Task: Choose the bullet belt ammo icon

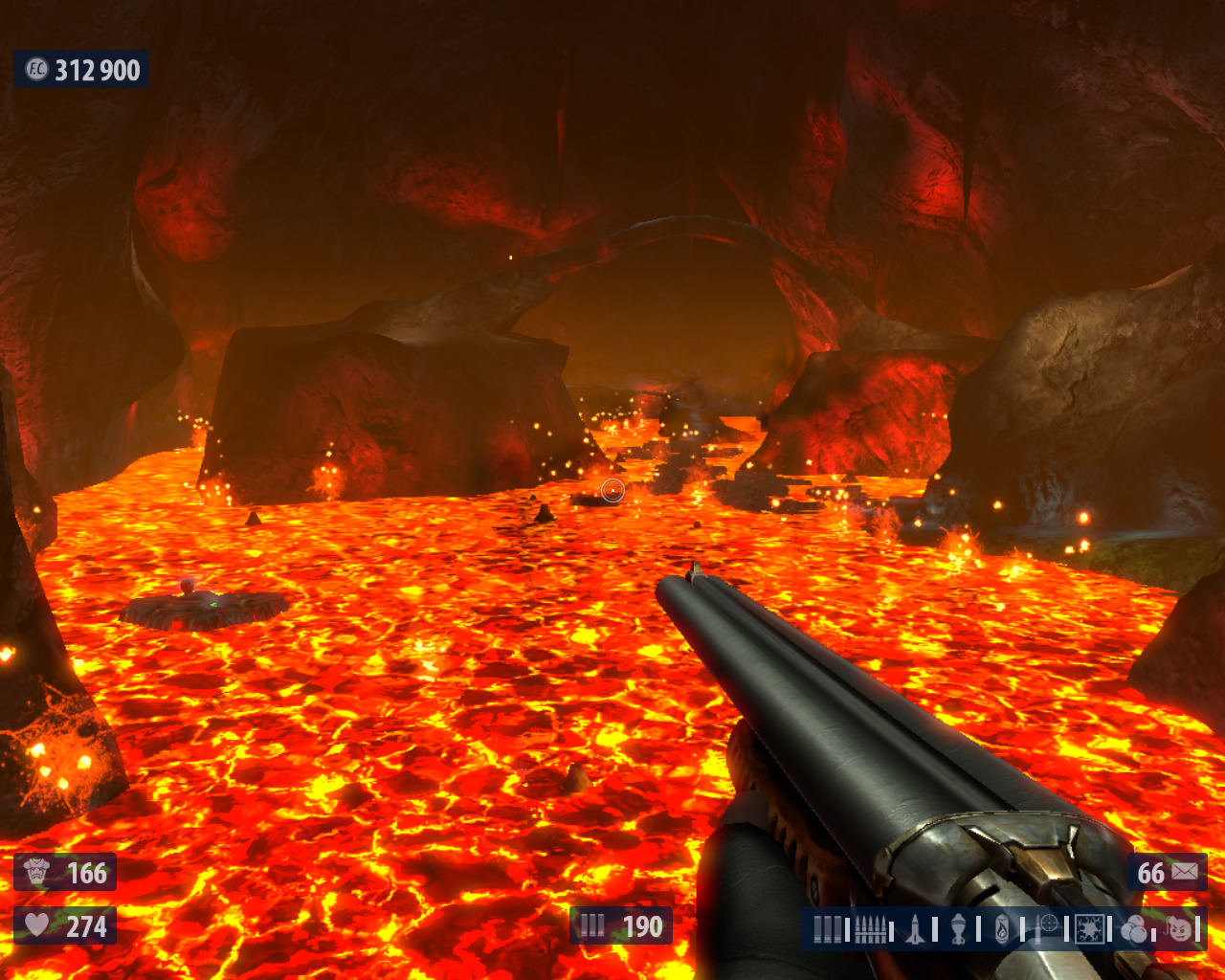Action: [x=869, y=928]
